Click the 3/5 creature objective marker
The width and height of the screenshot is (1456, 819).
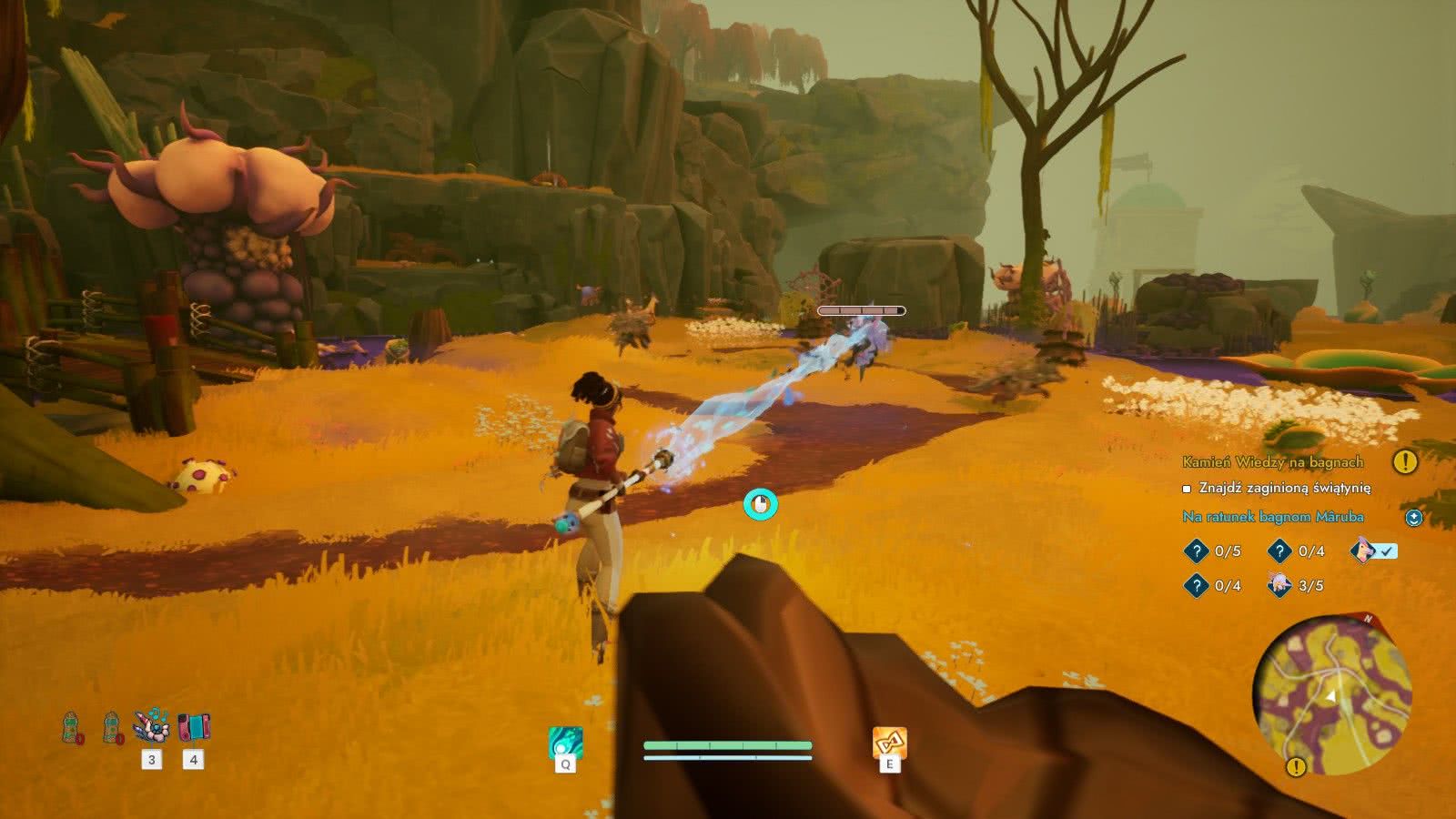tap(1280, 585)
